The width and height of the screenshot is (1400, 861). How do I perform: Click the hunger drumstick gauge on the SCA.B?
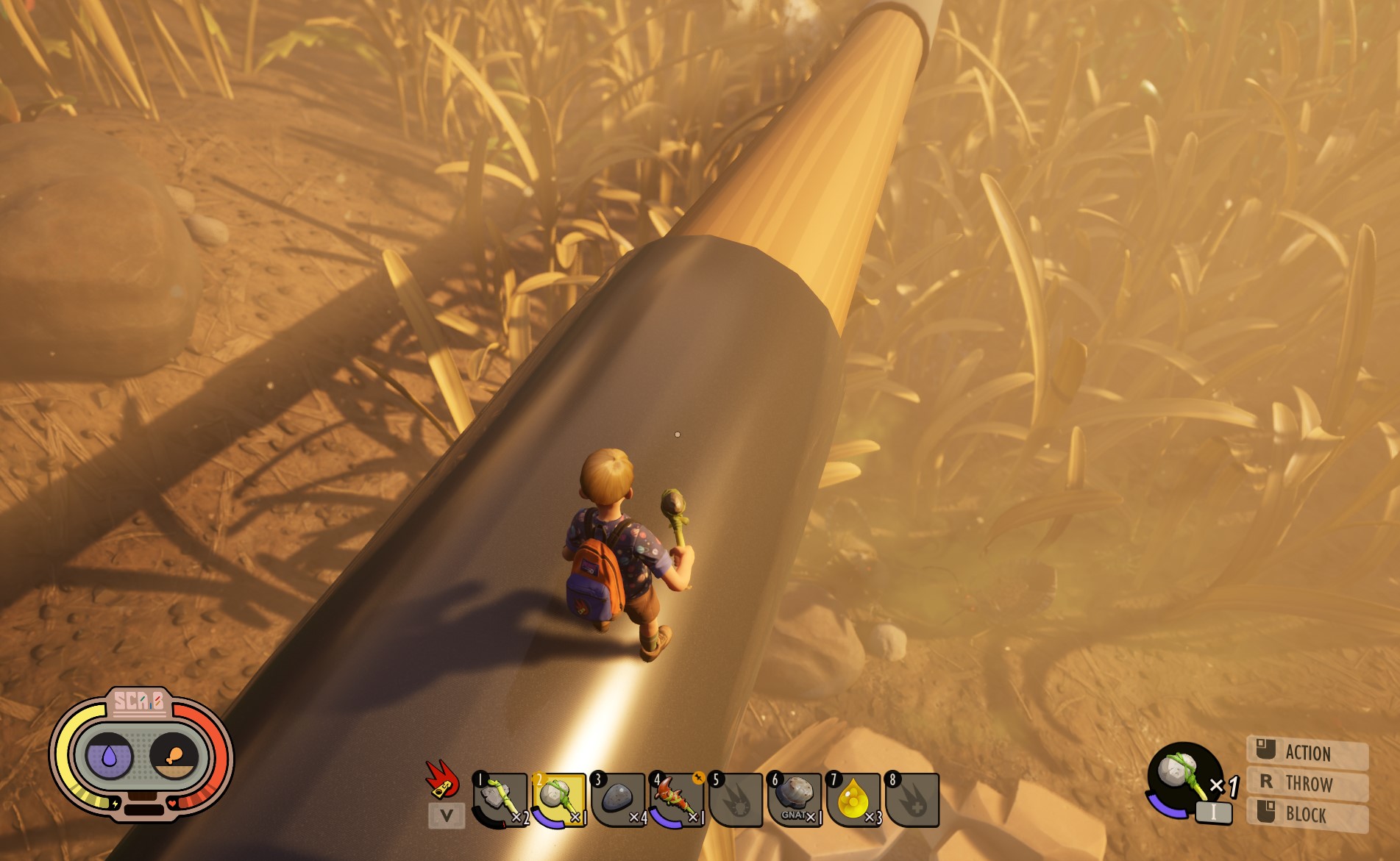pyautogui.click(x=174, y=754)
